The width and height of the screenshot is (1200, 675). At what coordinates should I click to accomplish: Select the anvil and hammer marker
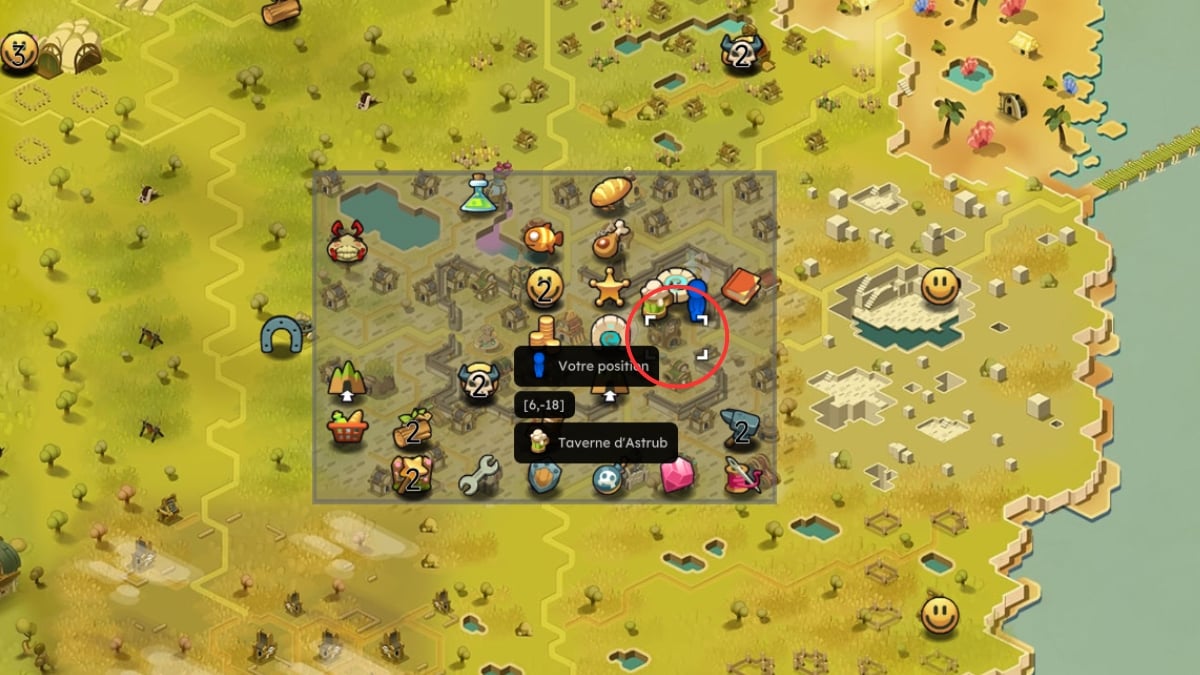coord(741,427)
